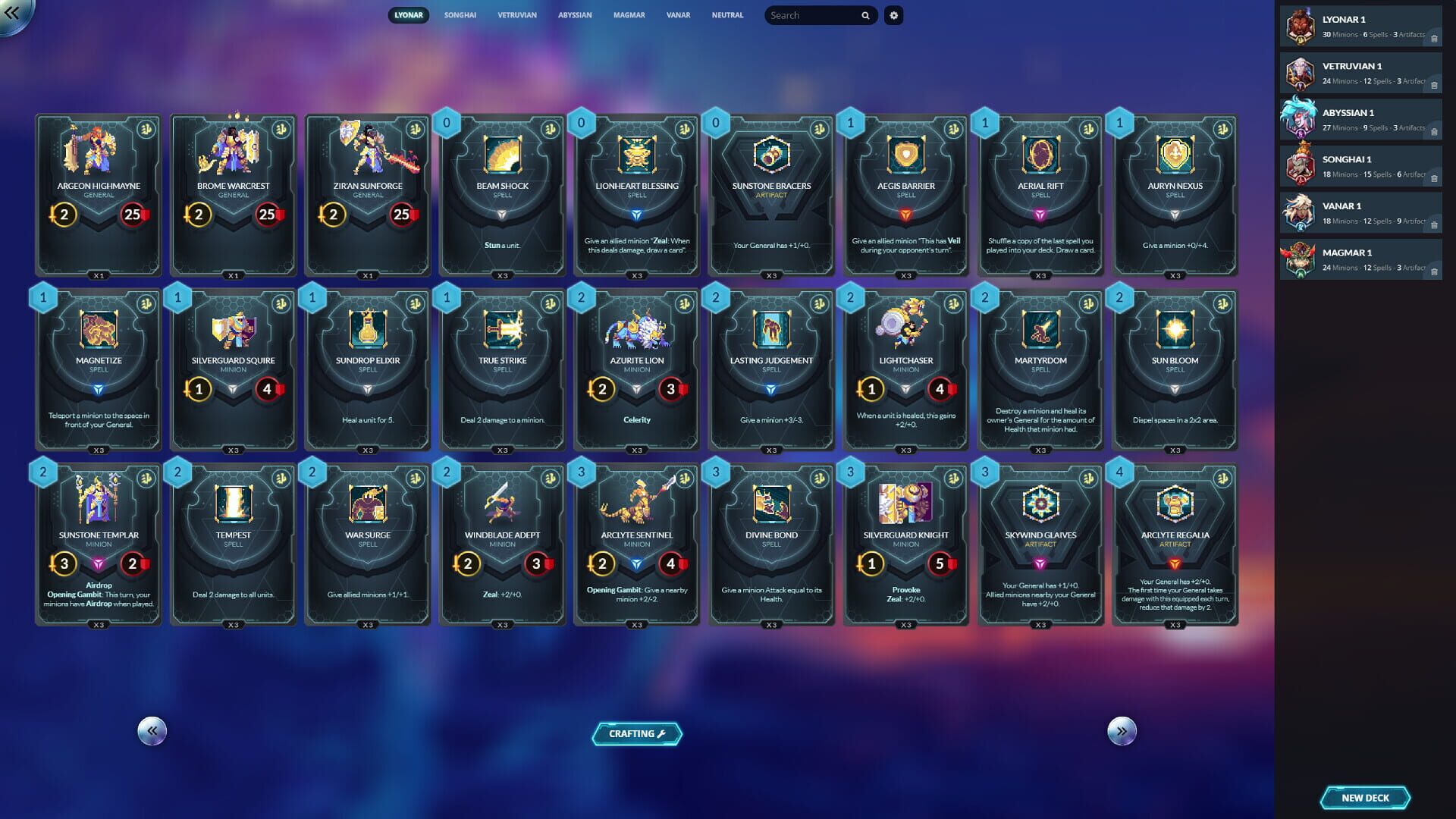The height and width of the screenshot is (819, 1456).
Task: Create a new deck
Action: [x=1364, y=798]
